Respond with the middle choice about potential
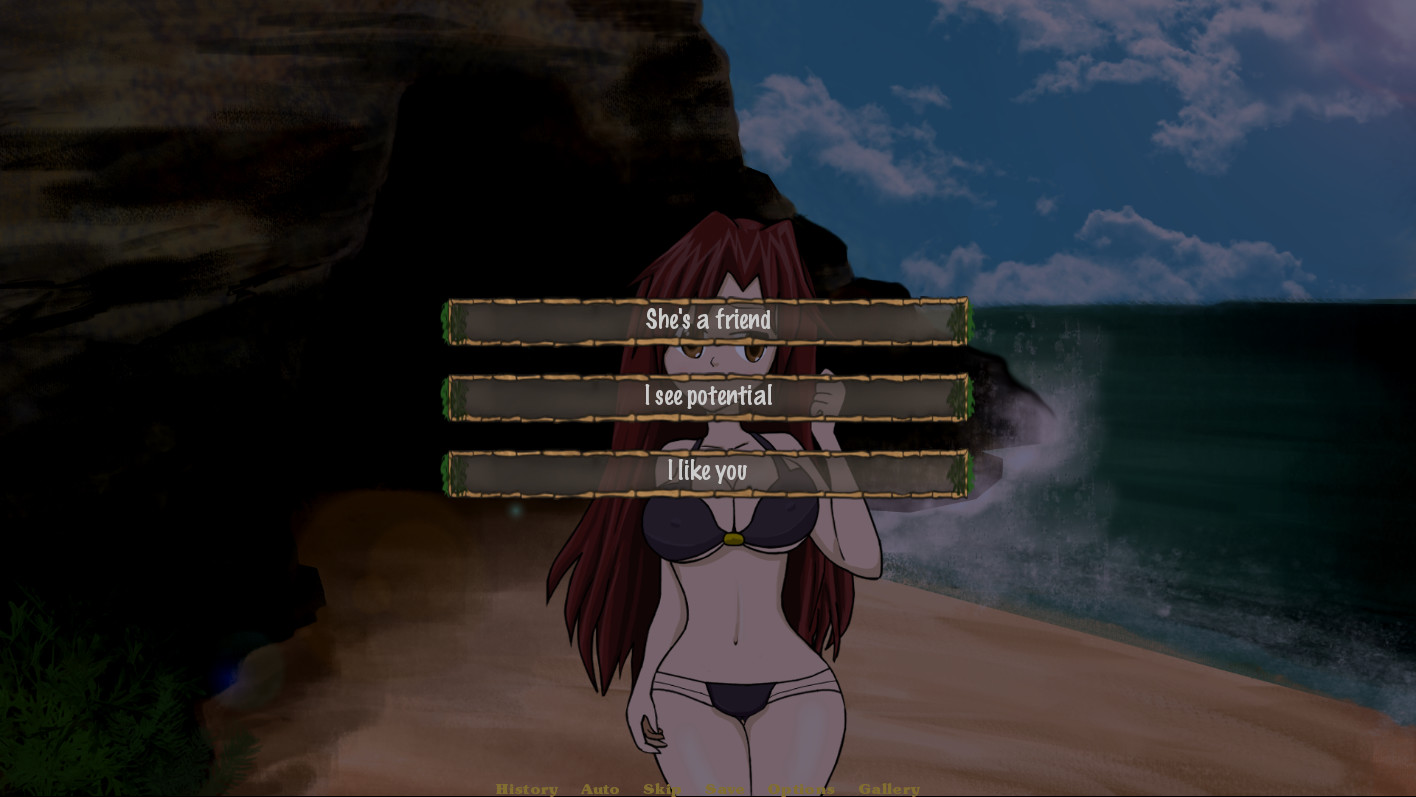1416x797 pixels. (709, 396)
